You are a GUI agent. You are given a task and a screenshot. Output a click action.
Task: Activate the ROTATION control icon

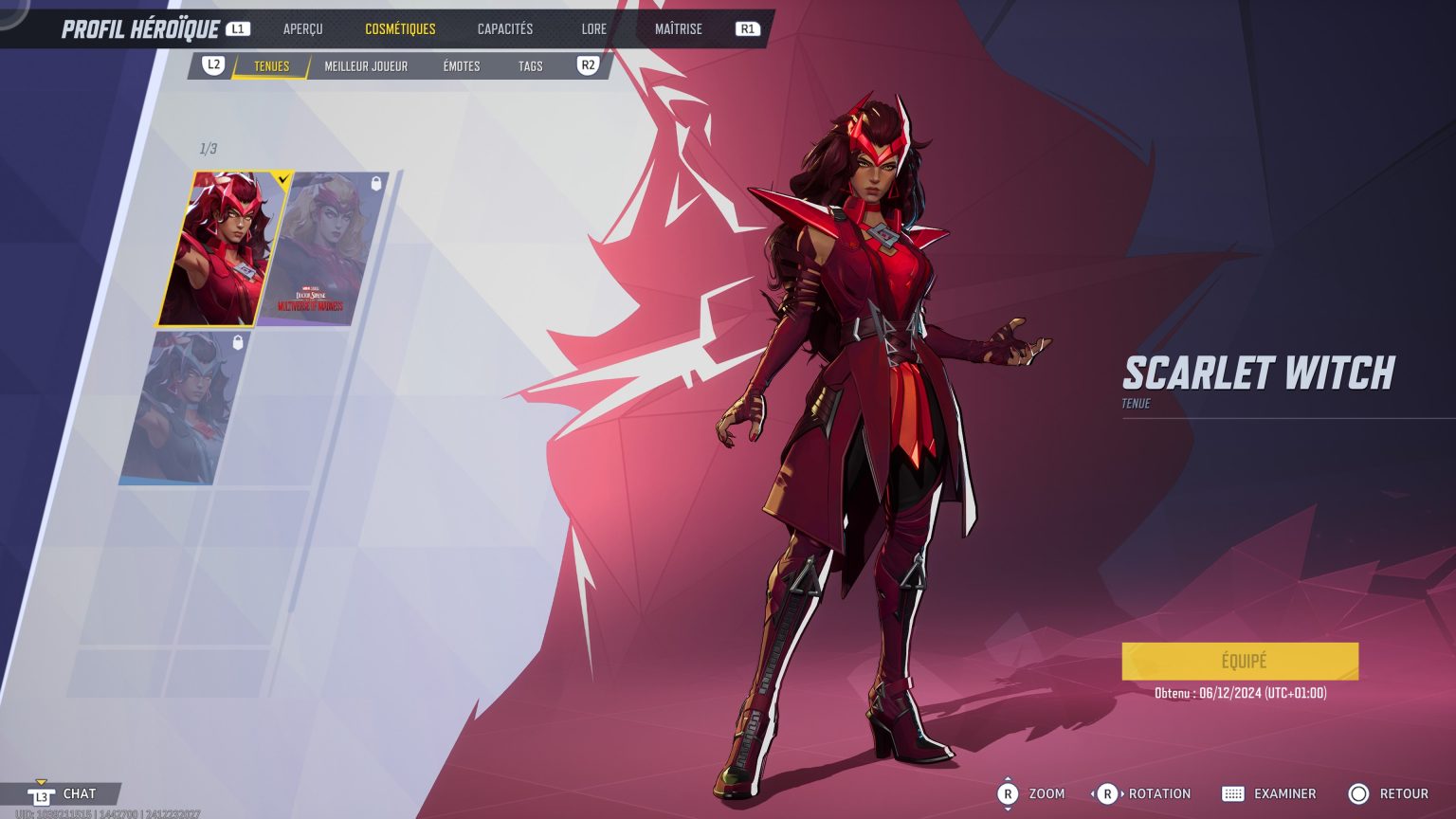click(1107, 793)
